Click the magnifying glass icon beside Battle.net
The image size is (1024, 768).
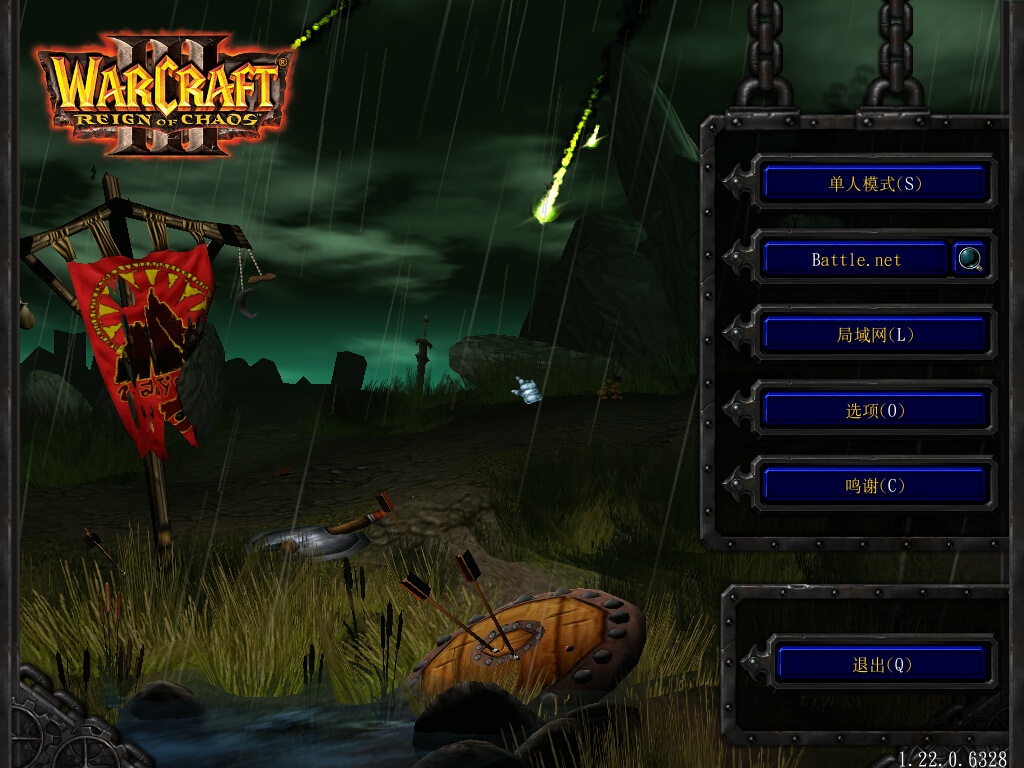pyautogui.click(x=970, y=259)
